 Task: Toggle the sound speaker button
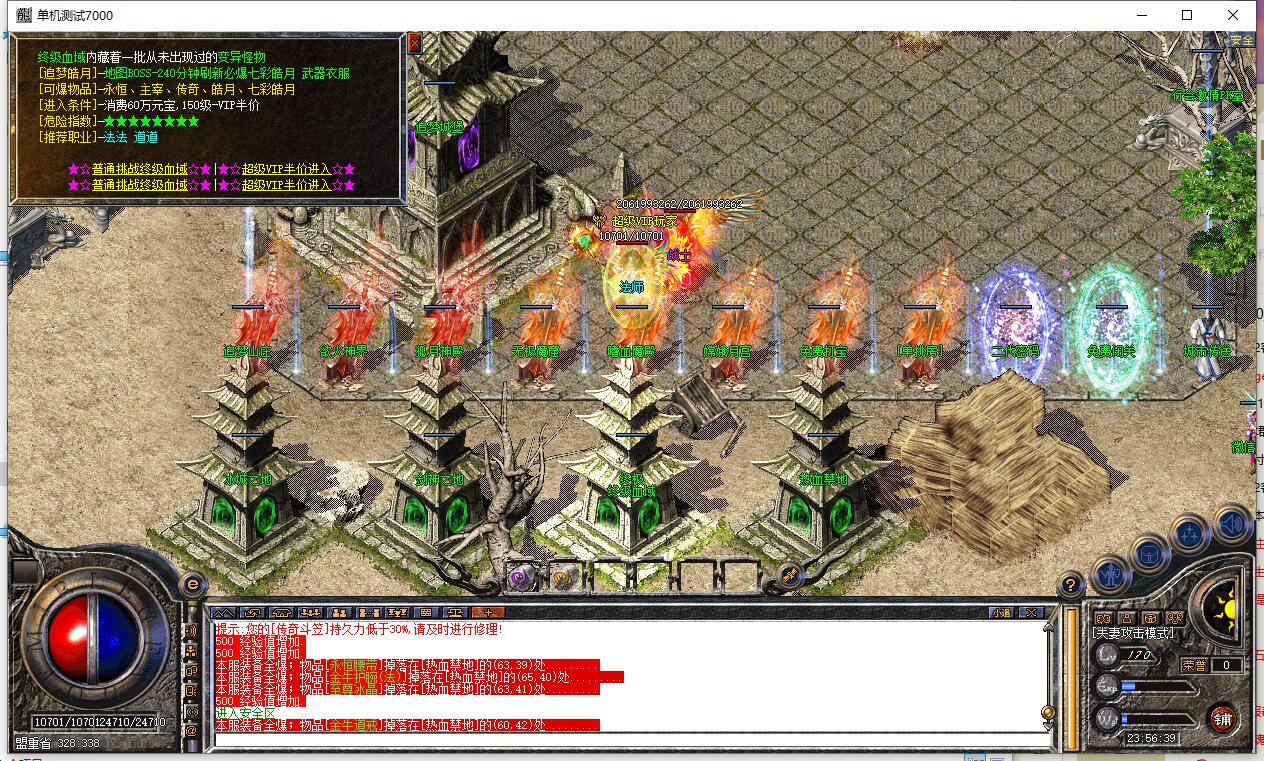(1232, 524)
